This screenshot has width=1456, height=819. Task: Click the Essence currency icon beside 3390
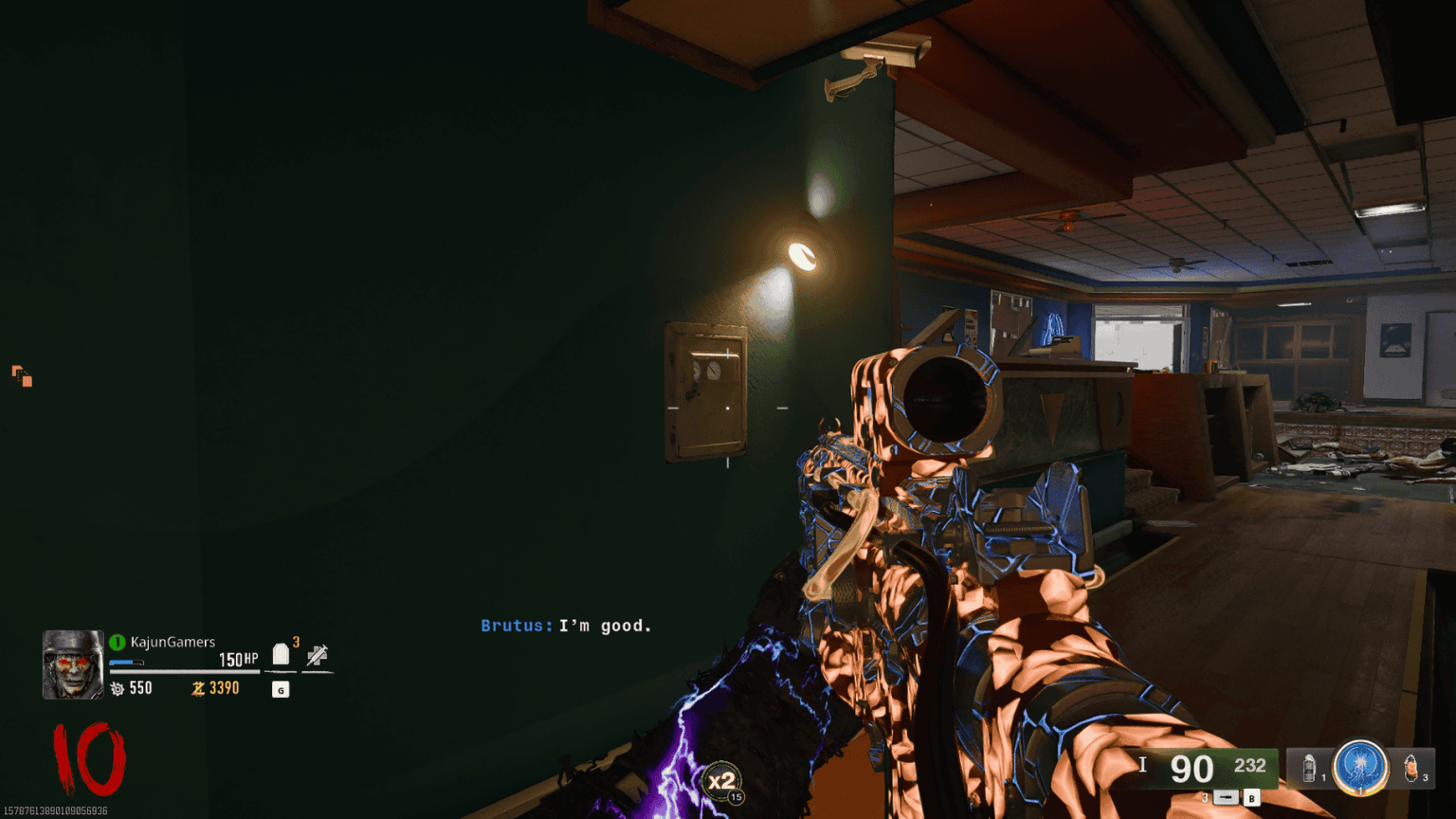(x=196, y=688)
